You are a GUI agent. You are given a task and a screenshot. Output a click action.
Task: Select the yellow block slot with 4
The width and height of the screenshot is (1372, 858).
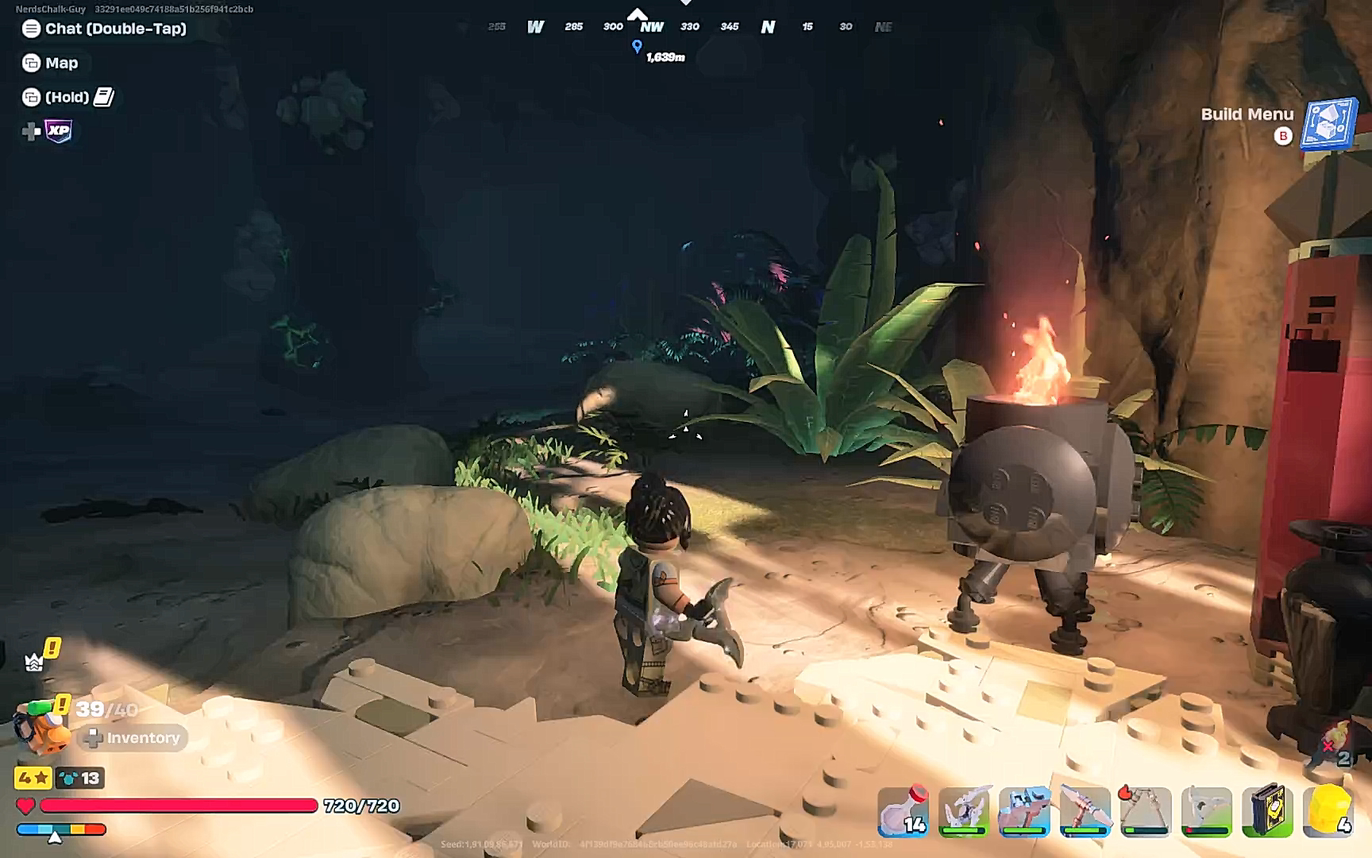tap(1329, 811)
